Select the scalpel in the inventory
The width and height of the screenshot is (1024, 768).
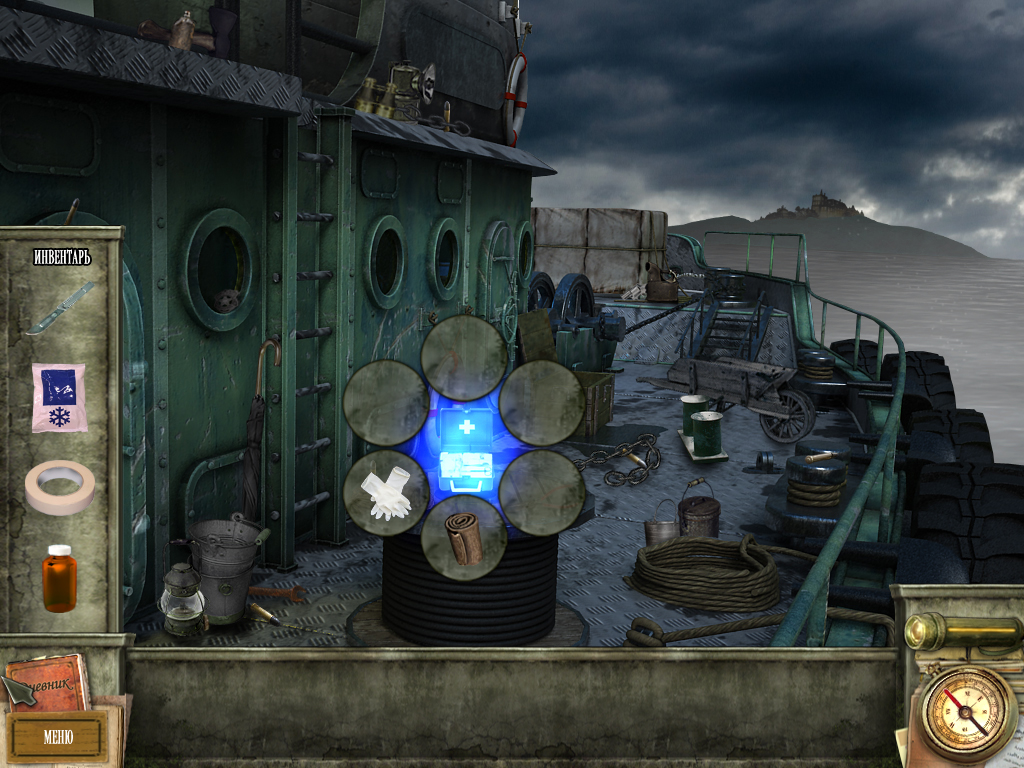(60, 308)
